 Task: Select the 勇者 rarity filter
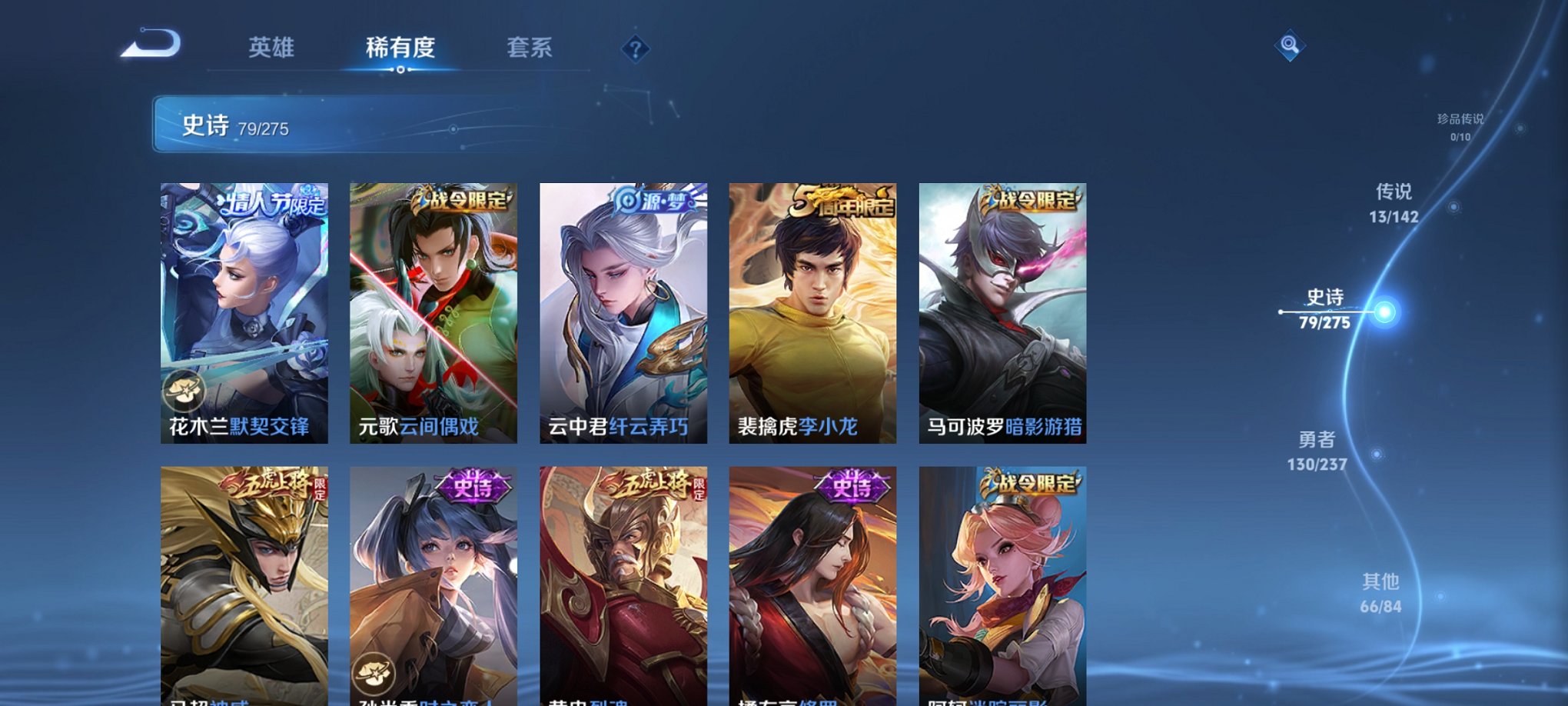(1317, 450)
